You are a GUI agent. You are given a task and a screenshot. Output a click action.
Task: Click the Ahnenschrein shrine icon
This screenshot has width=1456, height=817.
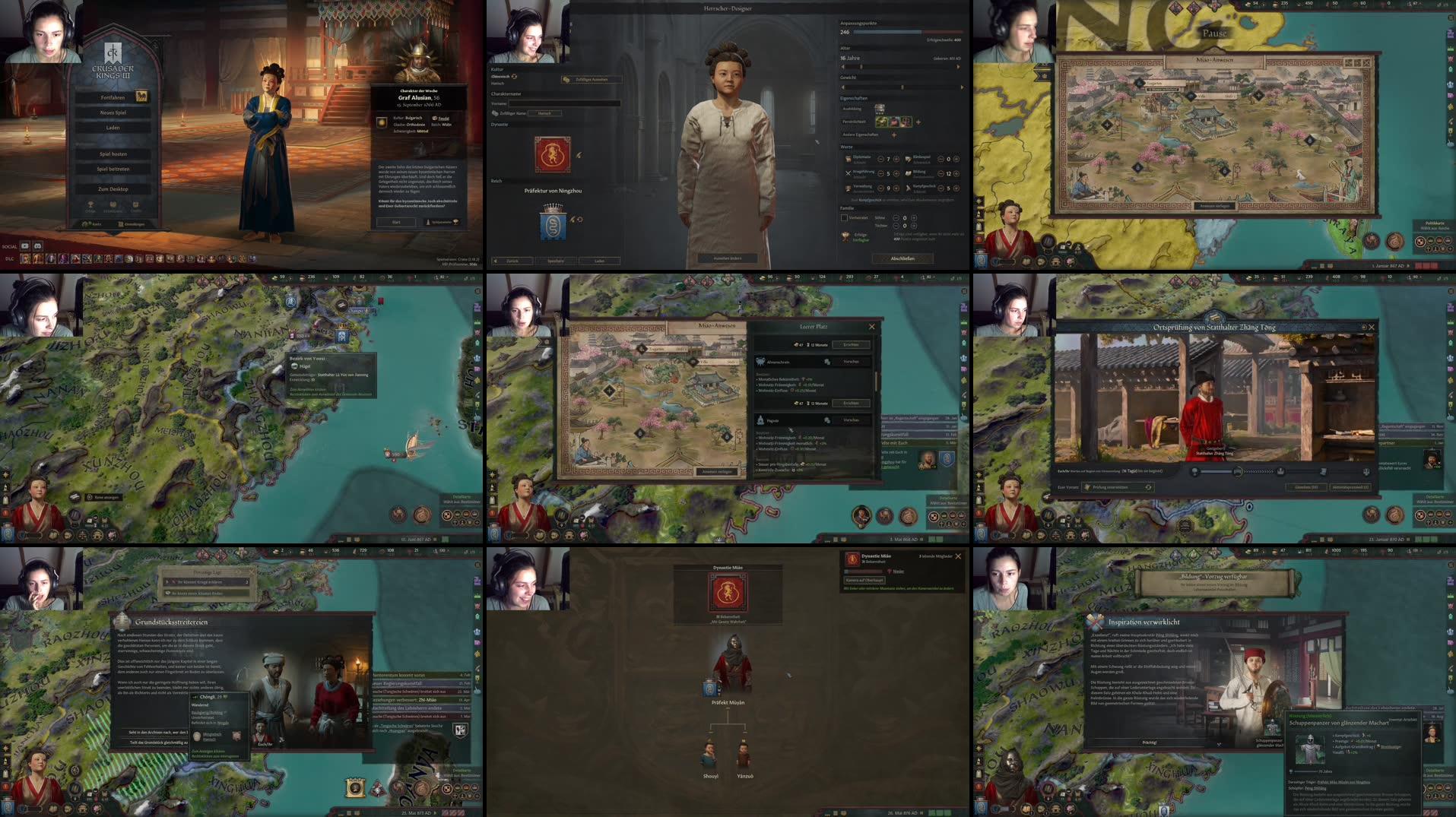point(760,361)
